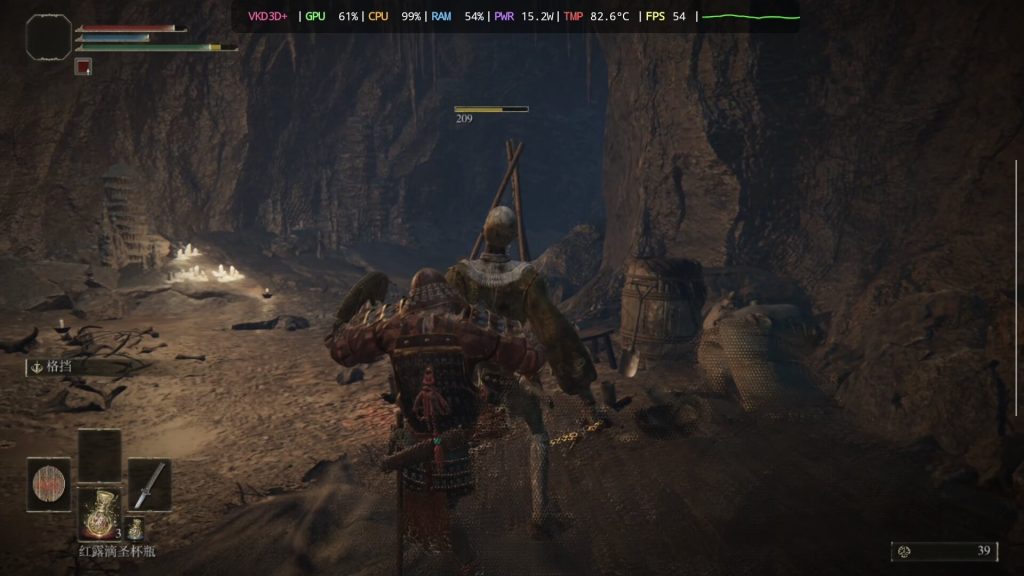1024x576 pixels.
Task: Select the sword weapon slot
Action: pyautogui.click(x=149, y=484)
